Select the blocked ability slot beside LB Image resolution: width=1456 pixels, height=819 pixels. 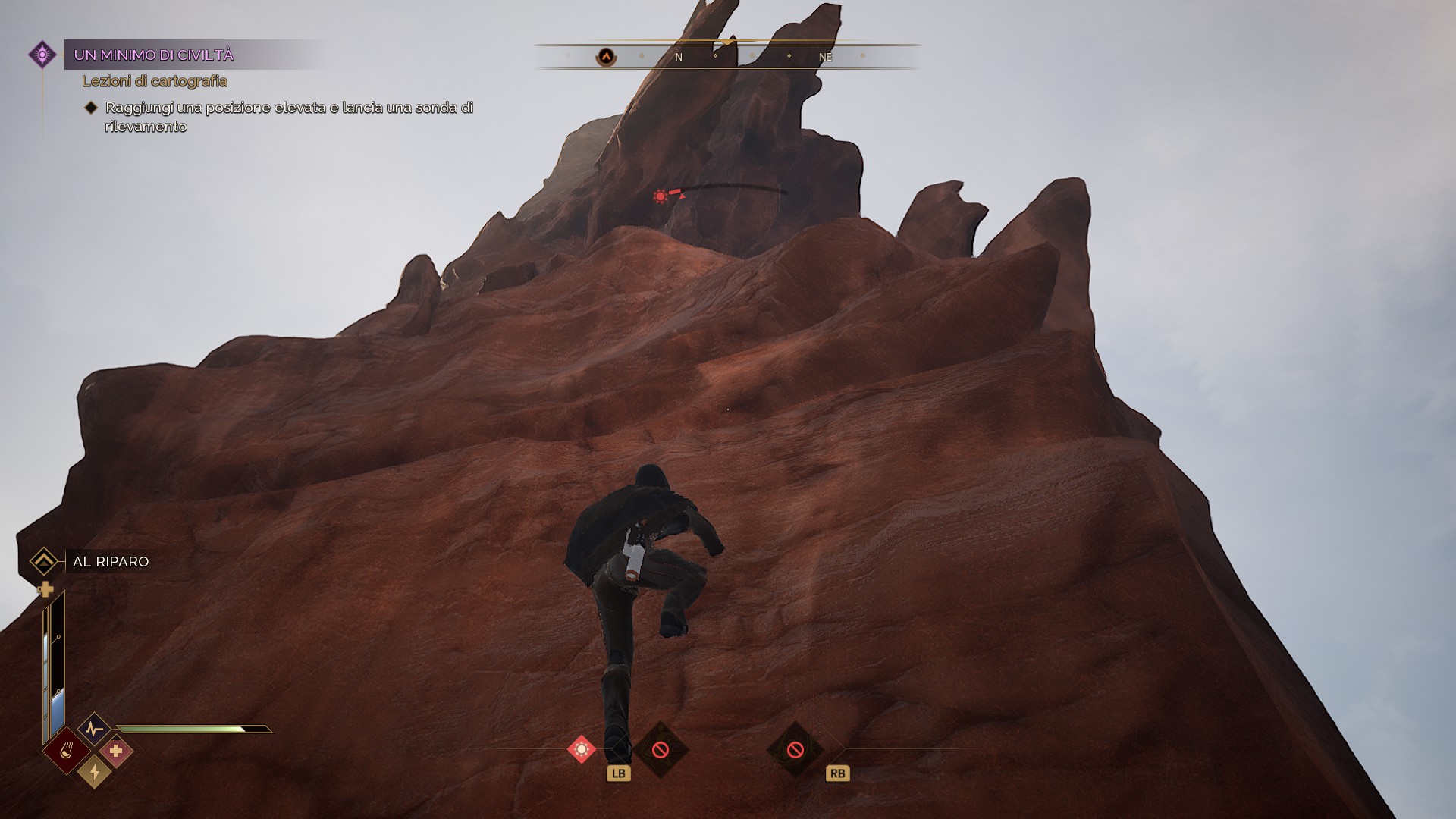(x=661, y=750)
